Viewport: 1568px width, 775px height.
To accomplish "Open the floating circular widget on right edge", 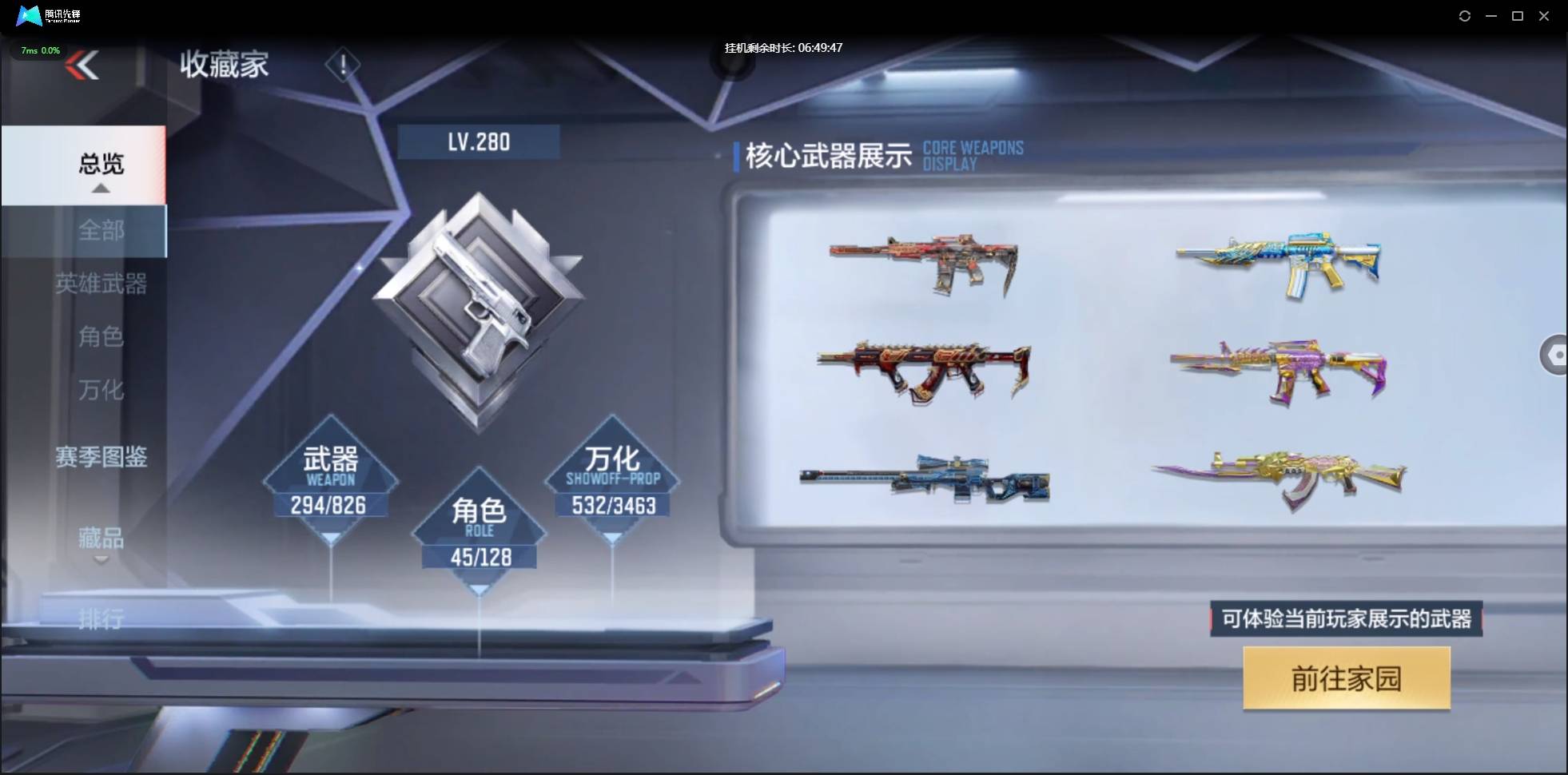I will (x=1556, y=355).
